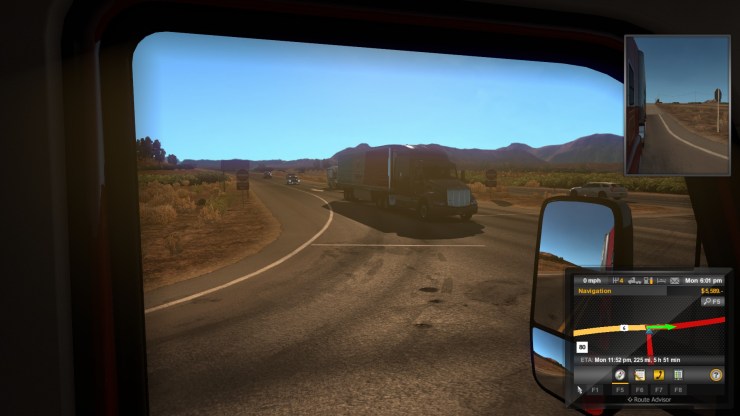The image size is (740, 416).
Task: Select the Route Advisor navigation map
Action: coord(649,329)
